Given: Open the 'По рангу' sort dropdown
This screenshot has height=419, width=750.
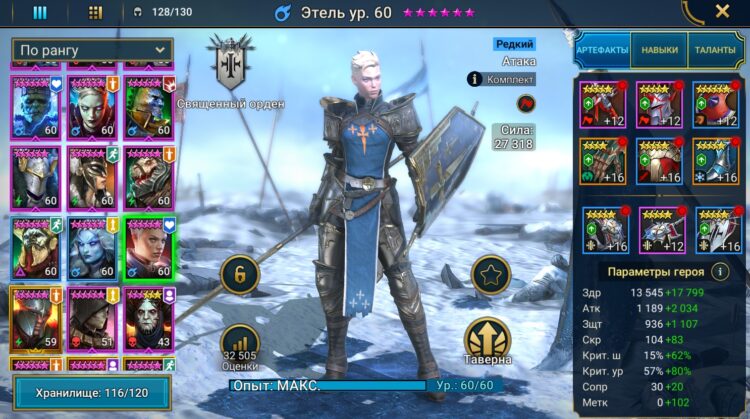Looking at the screenshot, I should click(92, 50).
